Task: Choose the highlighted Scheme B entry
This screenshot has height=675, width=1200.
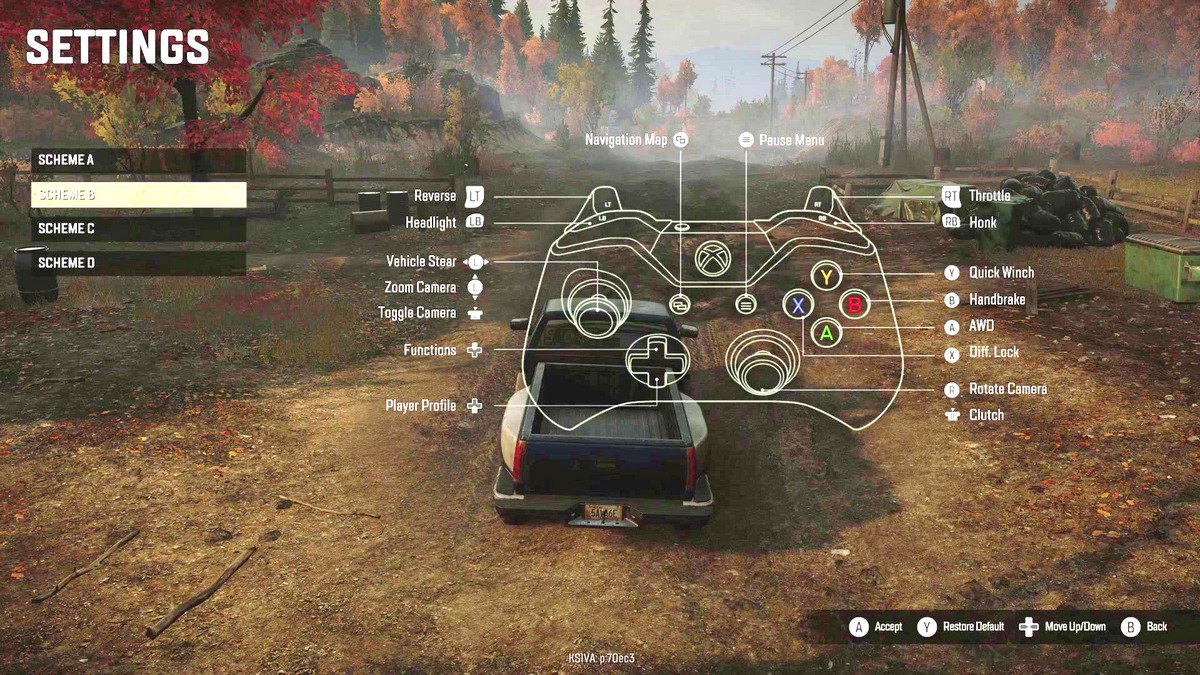Action: point(138,194)
